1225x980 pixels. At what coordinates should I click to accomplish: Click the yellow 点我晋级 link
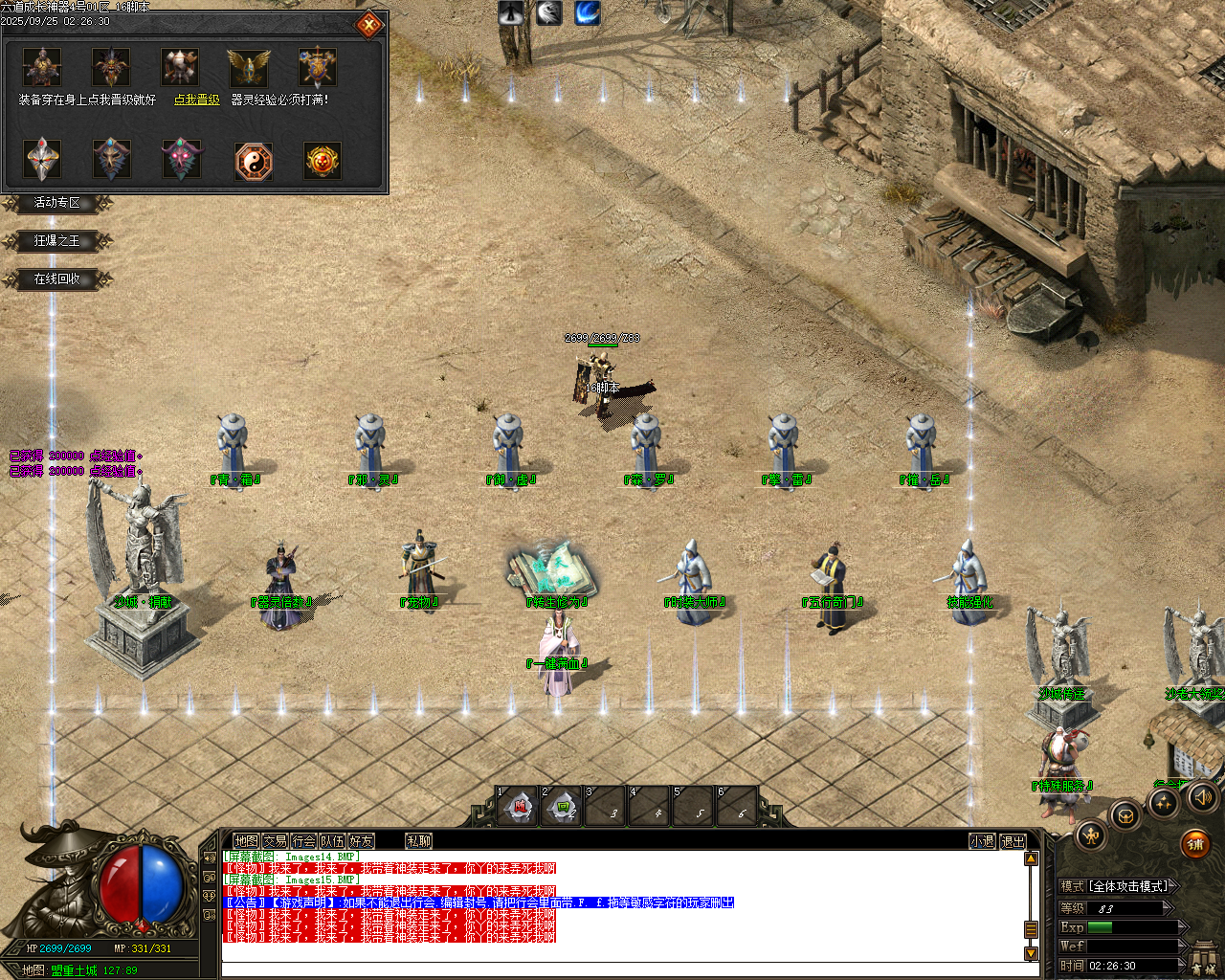(x=197, y=100)
